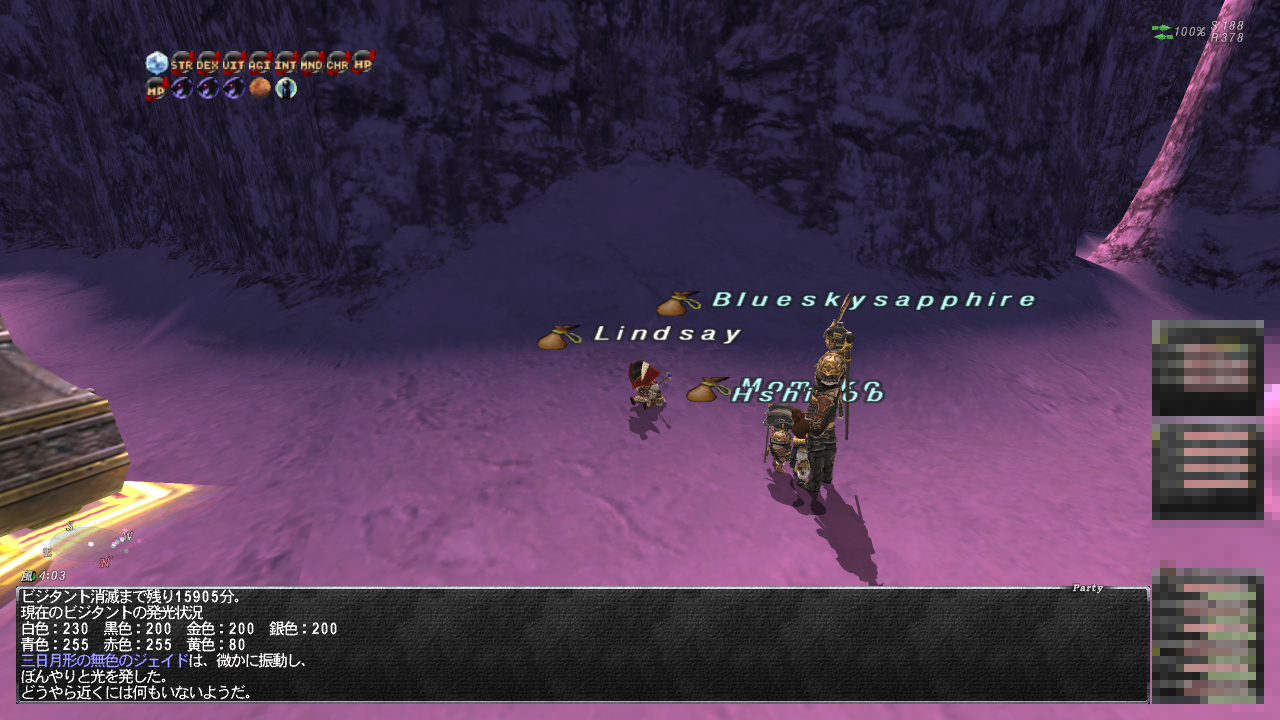This screenshot has height=720, width=1280.
Task: Target the Lindsay name label
Action: point(667,334)
